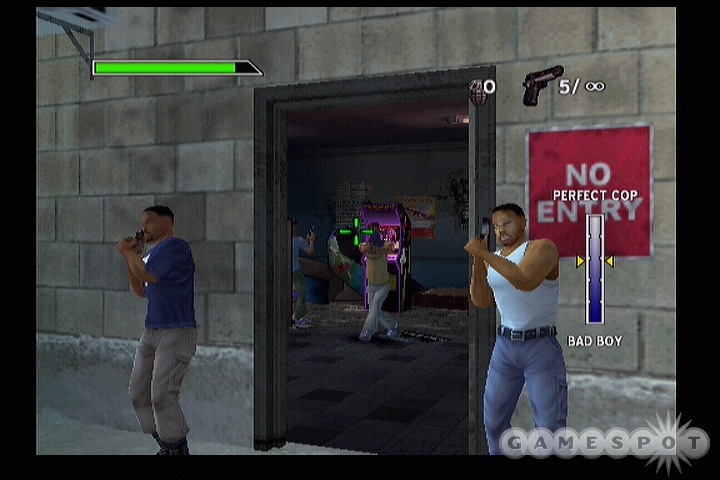Click the grenade icon
This screenshot has width=720, height=480.
coord(478,91)
